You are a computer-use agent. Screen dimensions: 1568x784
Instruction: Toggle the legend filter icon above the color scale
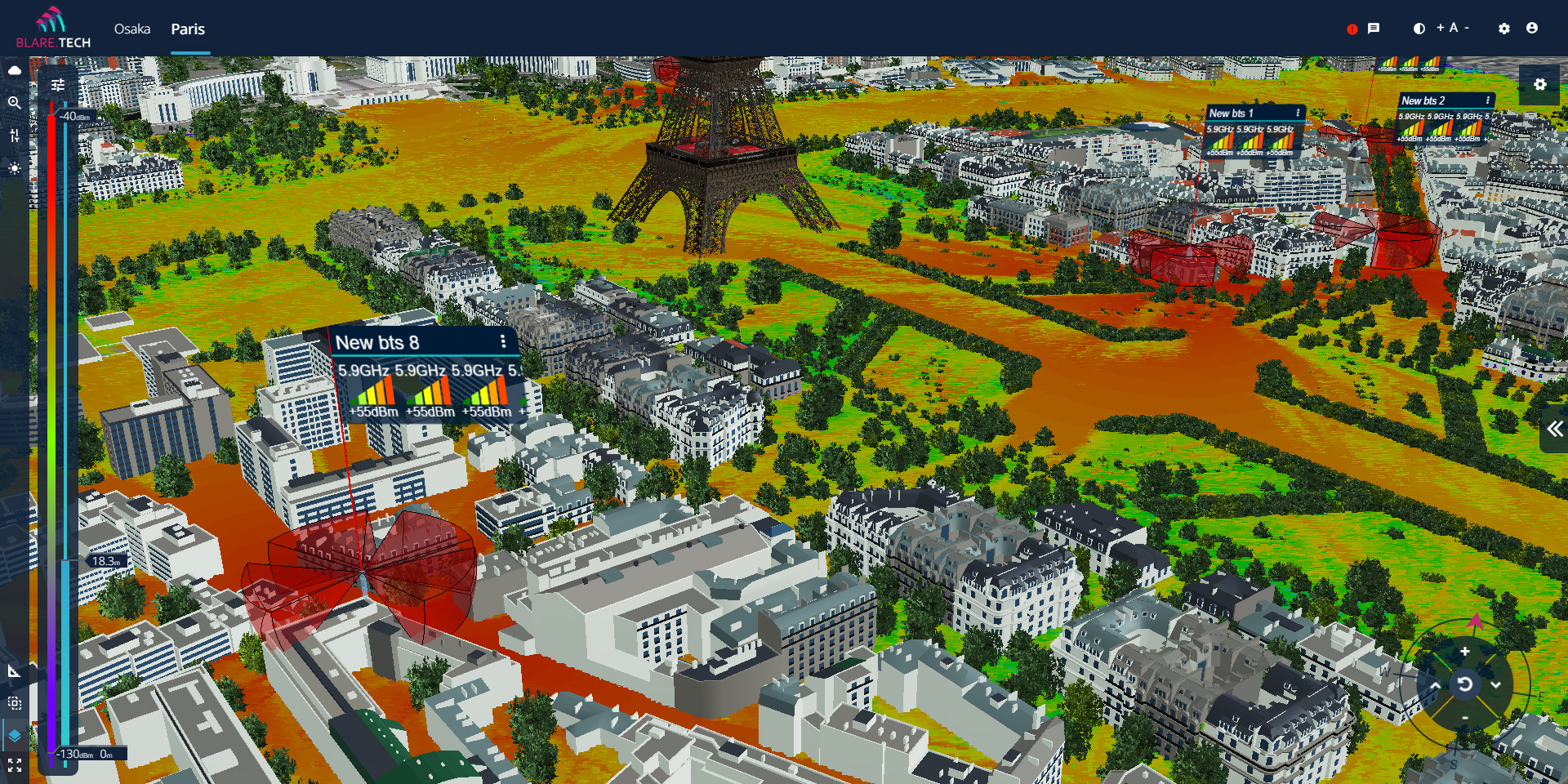tap(59, 83)
